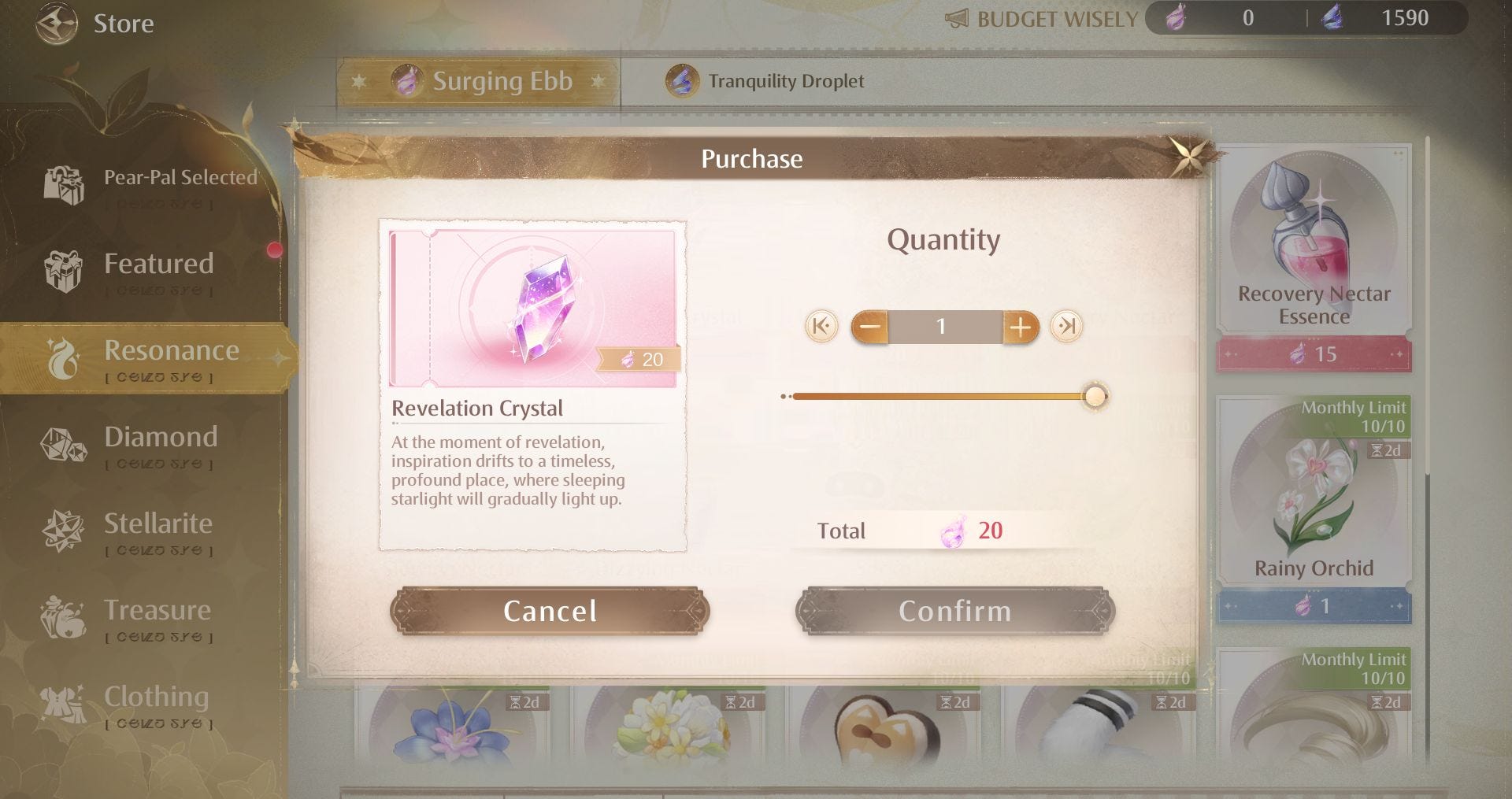Viewport: 1512px width, 799px height.
Task: Set quantity to the maximum
Action: pyautogui.click(x=1066, y=326)
